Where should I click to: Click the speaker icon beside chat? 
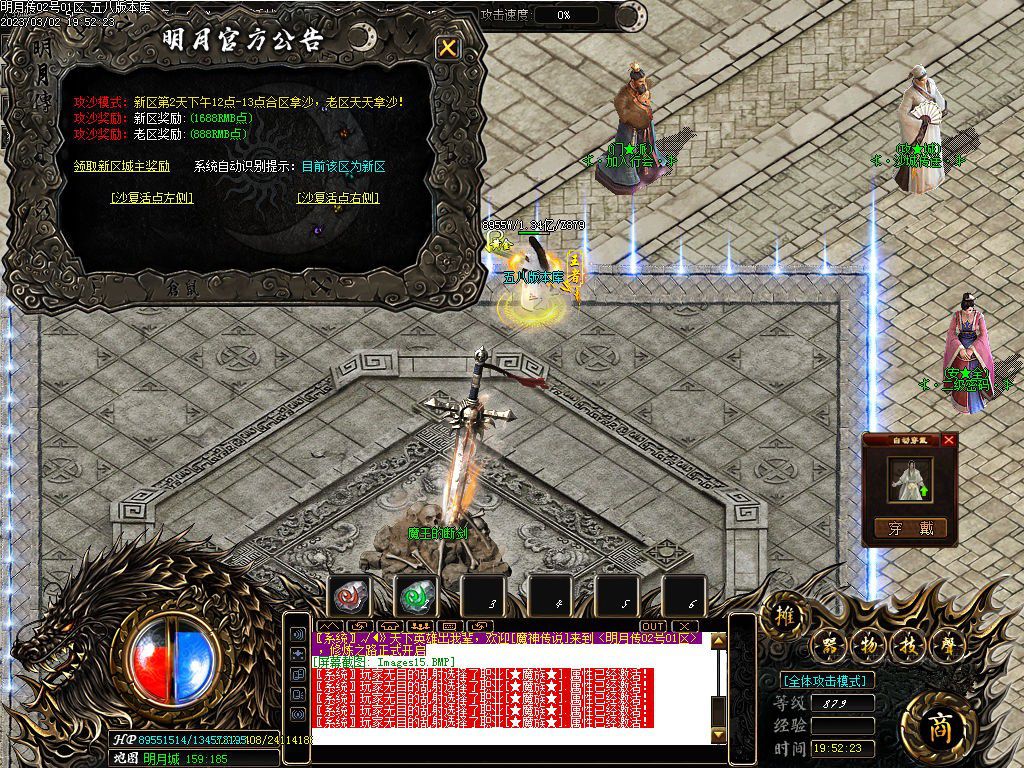[297, 634]
